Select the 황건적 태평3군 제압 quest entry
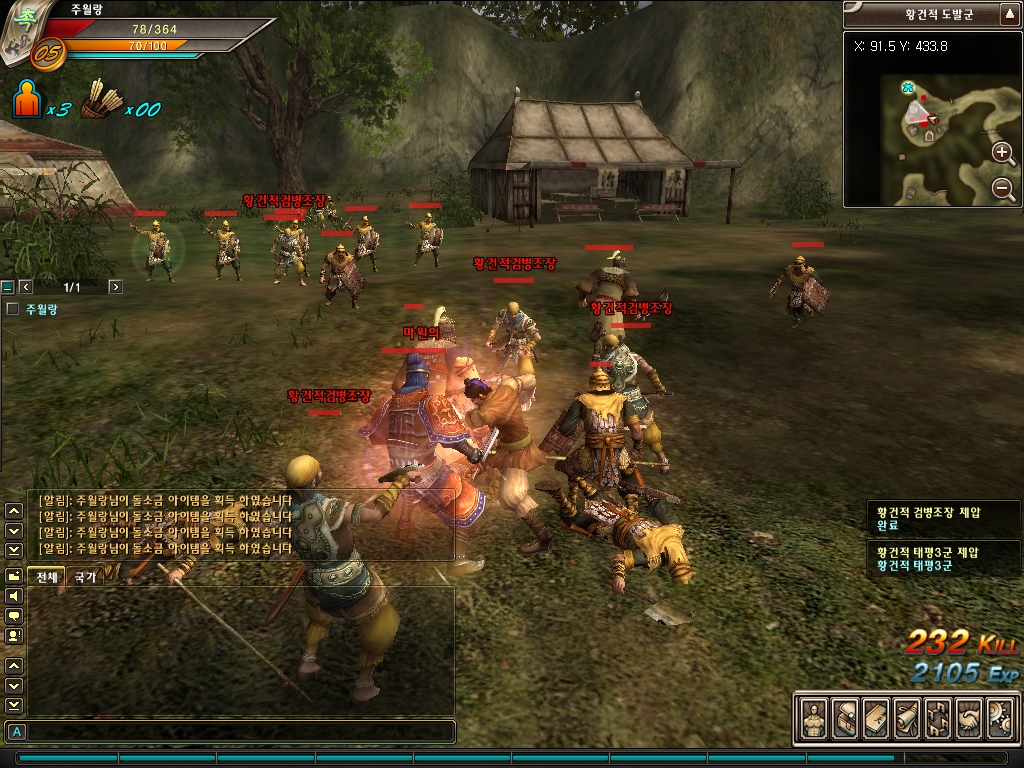 click(x=927, y=552)
